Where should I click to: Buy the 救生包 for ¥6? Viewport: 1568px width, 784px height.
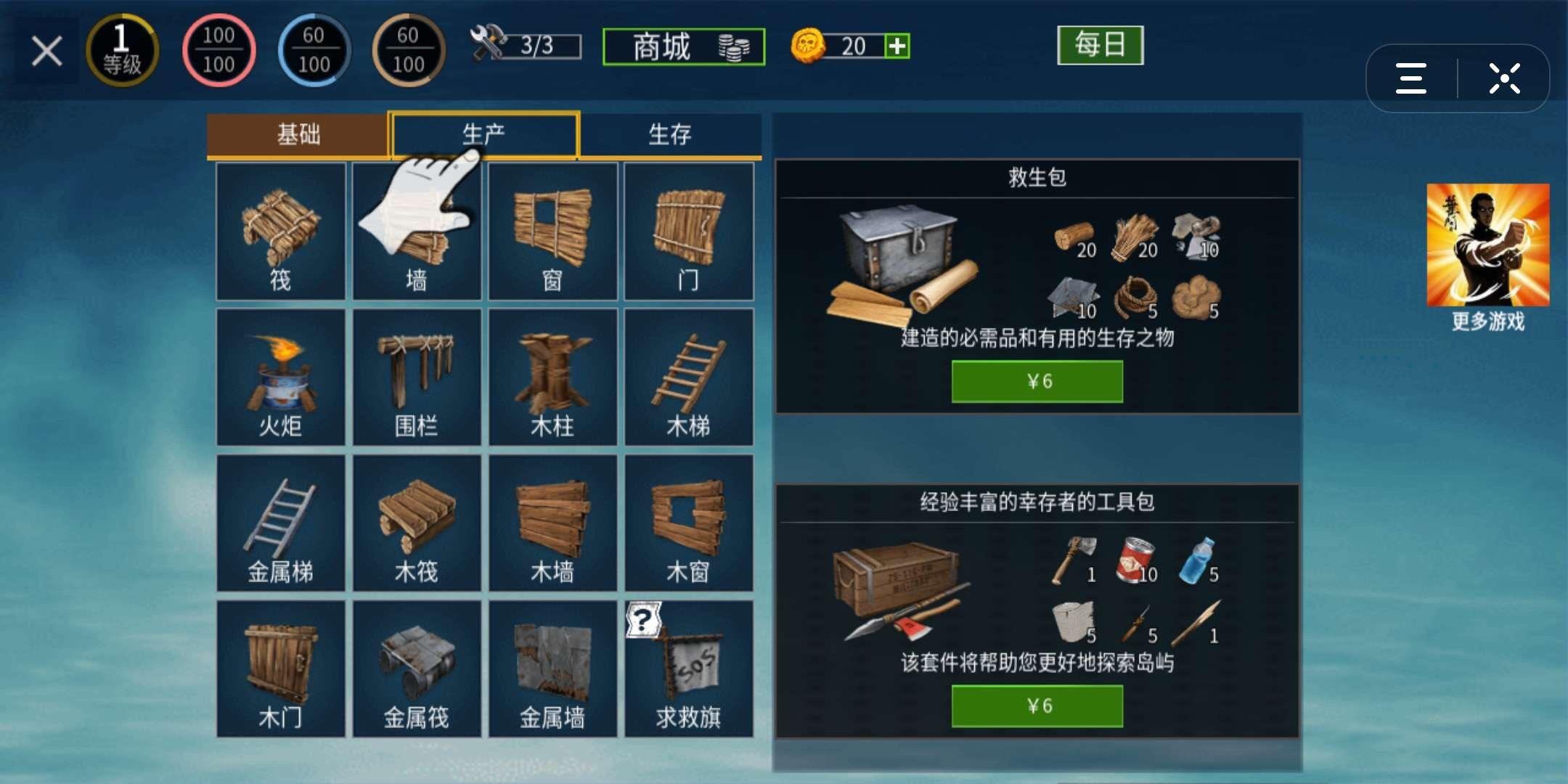(x=1036, y=380)
